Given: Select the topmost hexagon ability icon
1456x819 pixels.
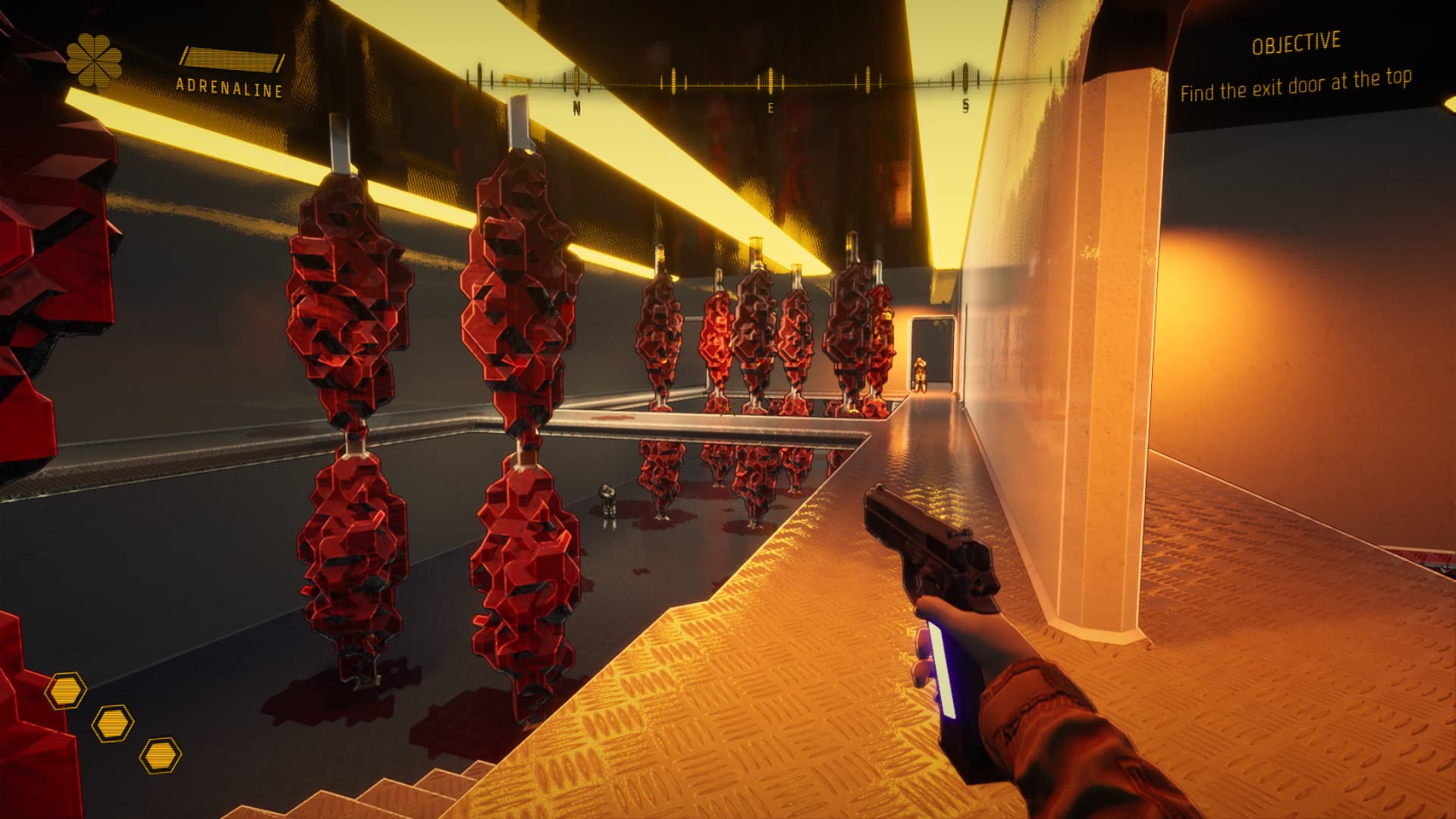Looking at the screenshot, I should point(67,689).
